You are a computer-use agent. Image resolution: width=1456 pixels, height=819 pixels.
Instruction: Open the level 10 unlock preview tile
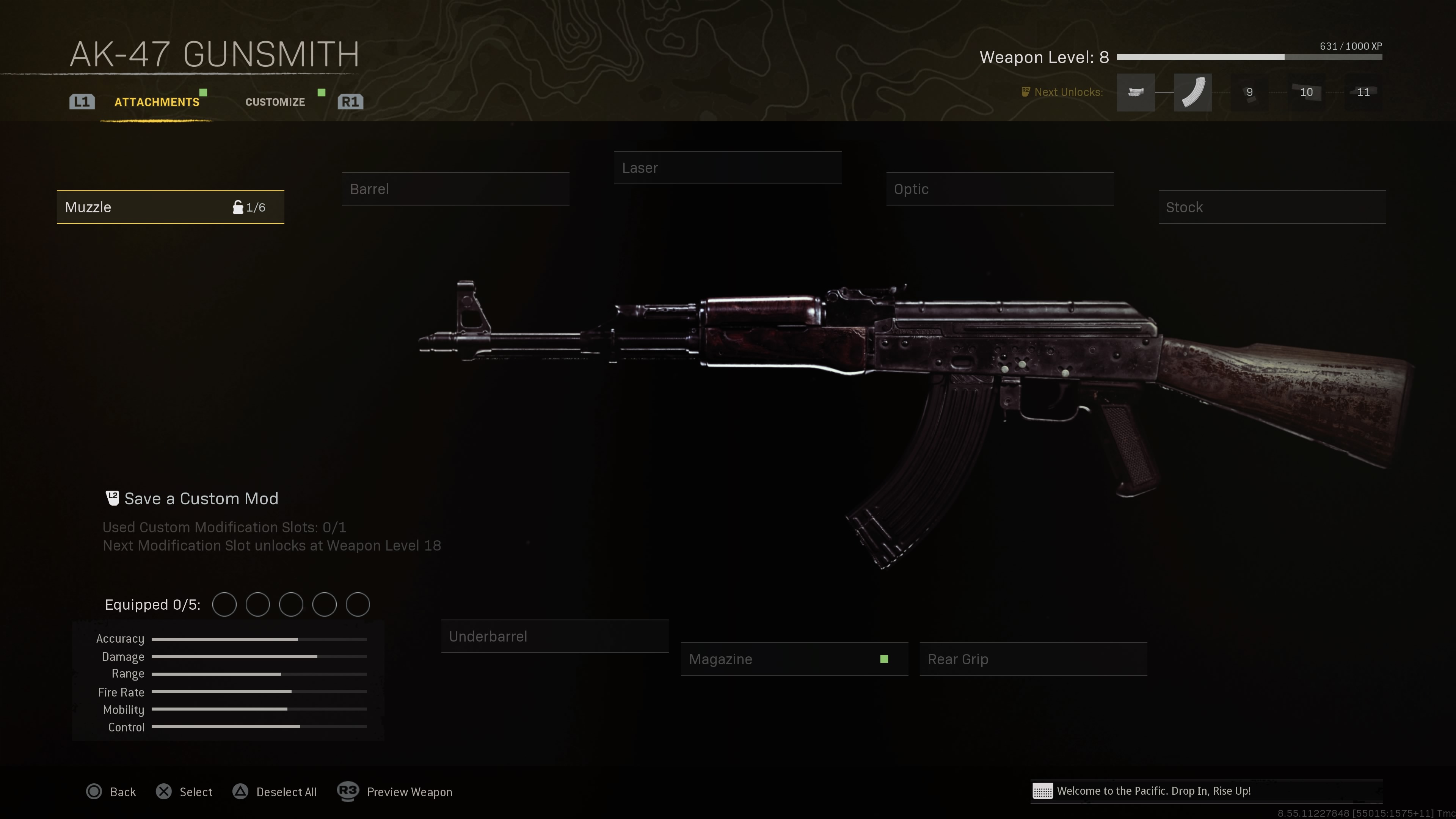pyautogui.click(x=1306, y=92)
